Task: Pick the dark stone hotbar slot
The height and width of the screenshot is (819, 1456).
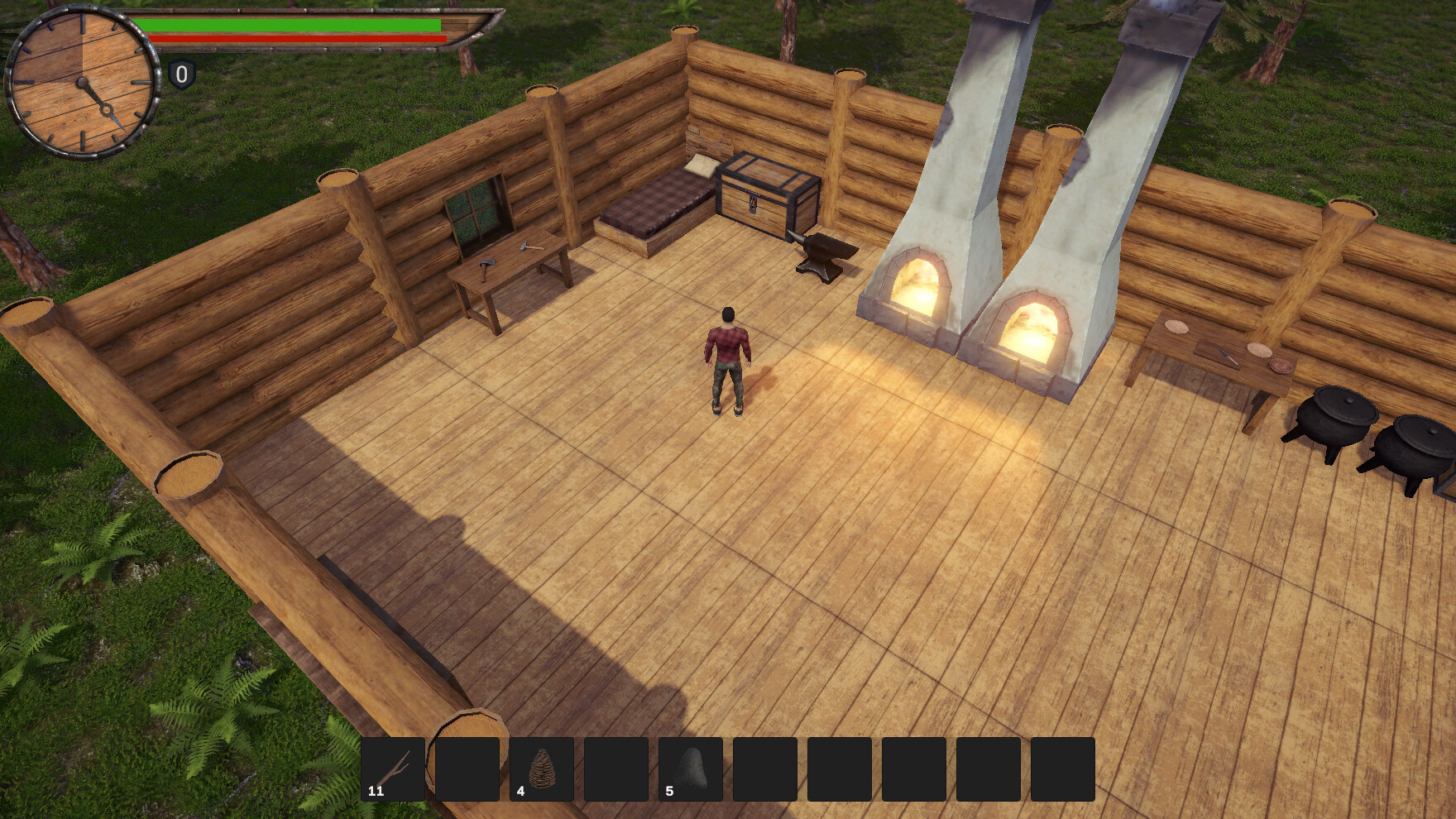Action: tap(691, 769)
